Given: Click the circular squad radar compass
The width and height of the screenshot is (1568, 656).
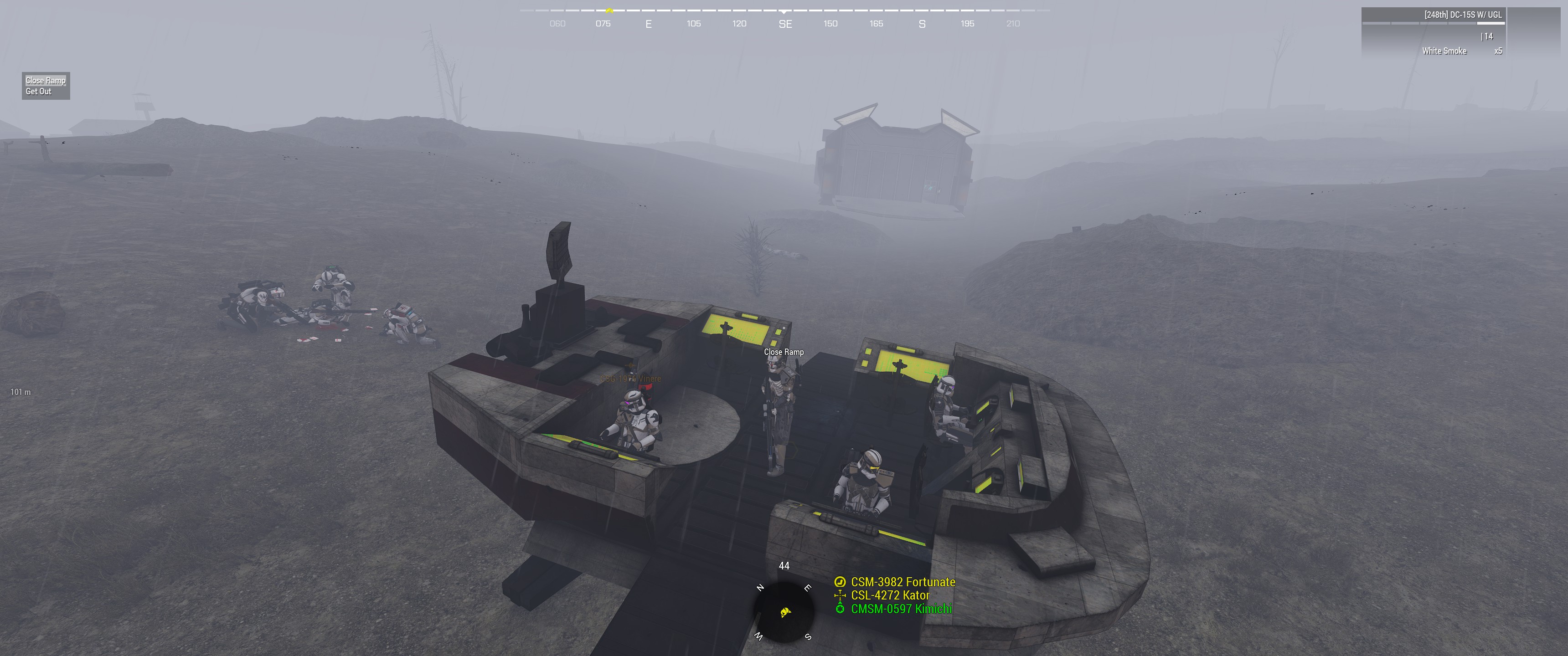Looking at the screenshot, I should click(784, 611).
